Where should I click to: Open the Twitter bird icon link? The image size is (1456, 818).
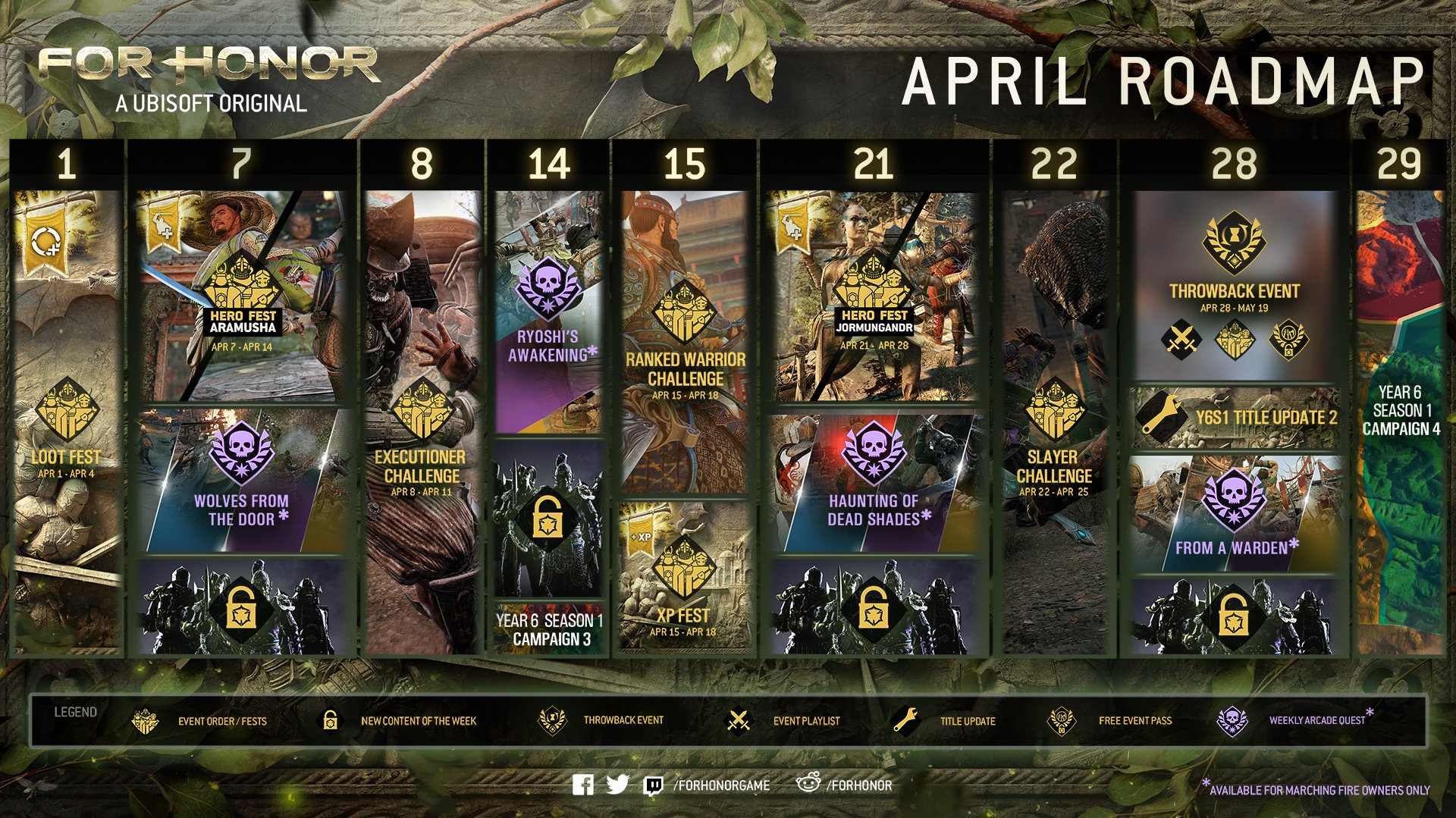tap(618, 785)
